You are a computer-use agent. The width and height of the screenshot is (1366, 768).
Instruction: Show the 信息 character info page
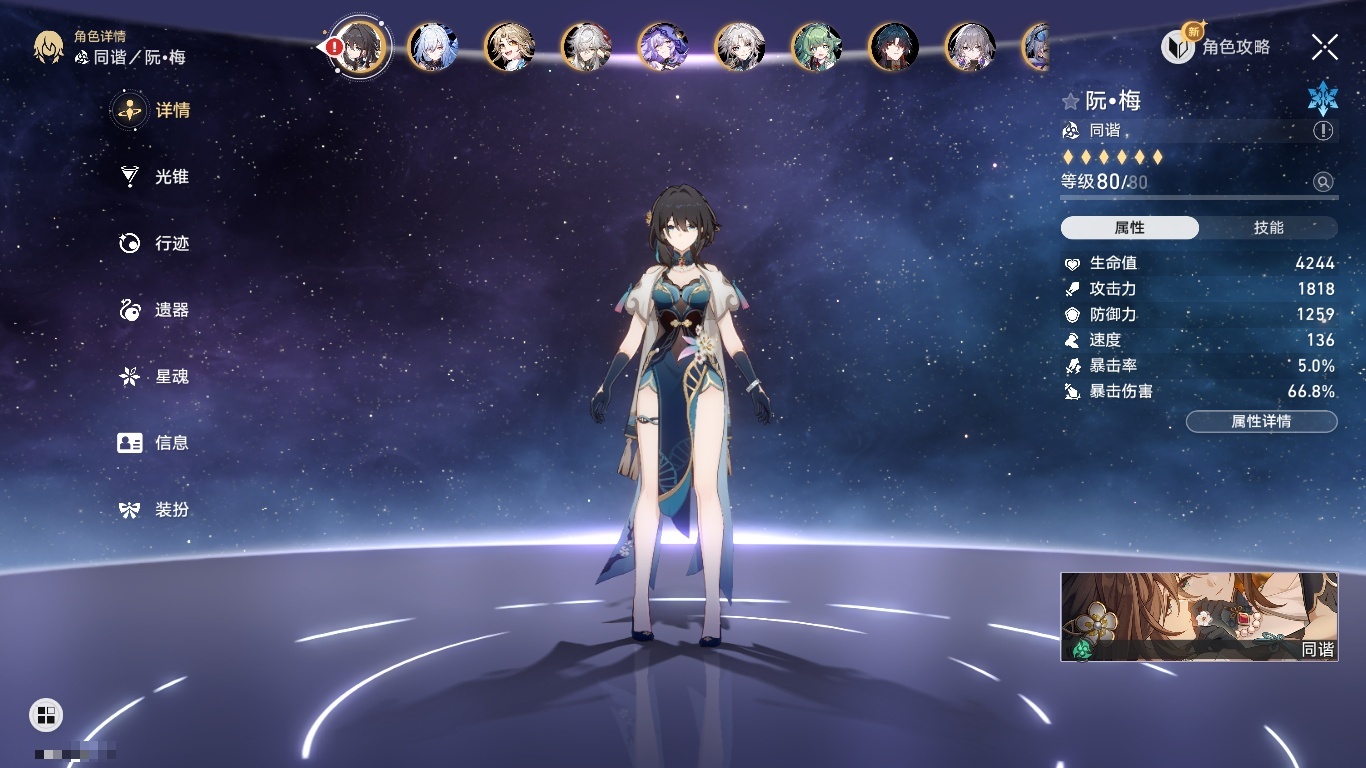[x=155, y=443]
